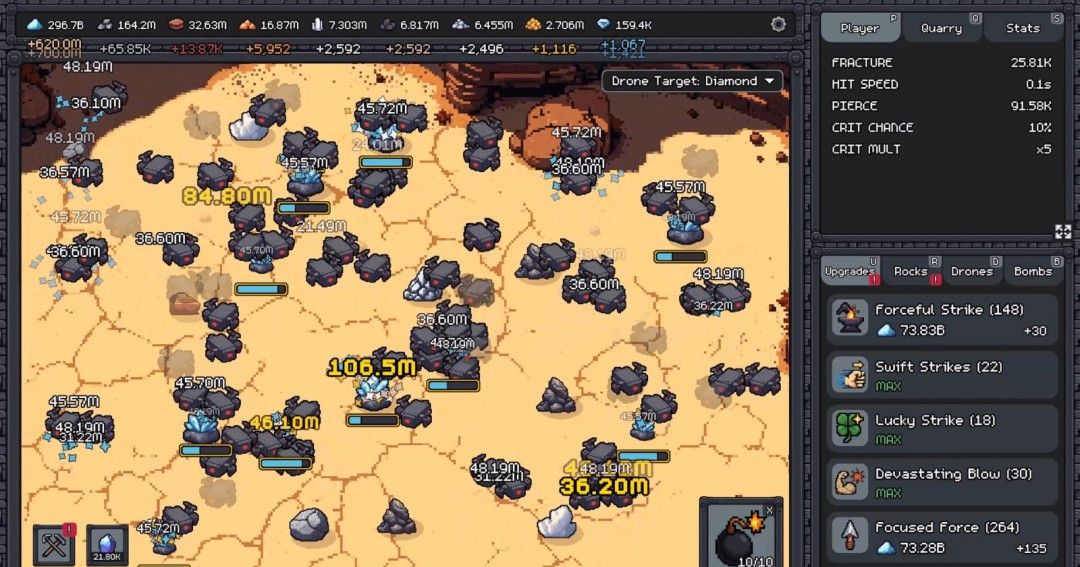Show the Rocks tab

coord(911,271)
